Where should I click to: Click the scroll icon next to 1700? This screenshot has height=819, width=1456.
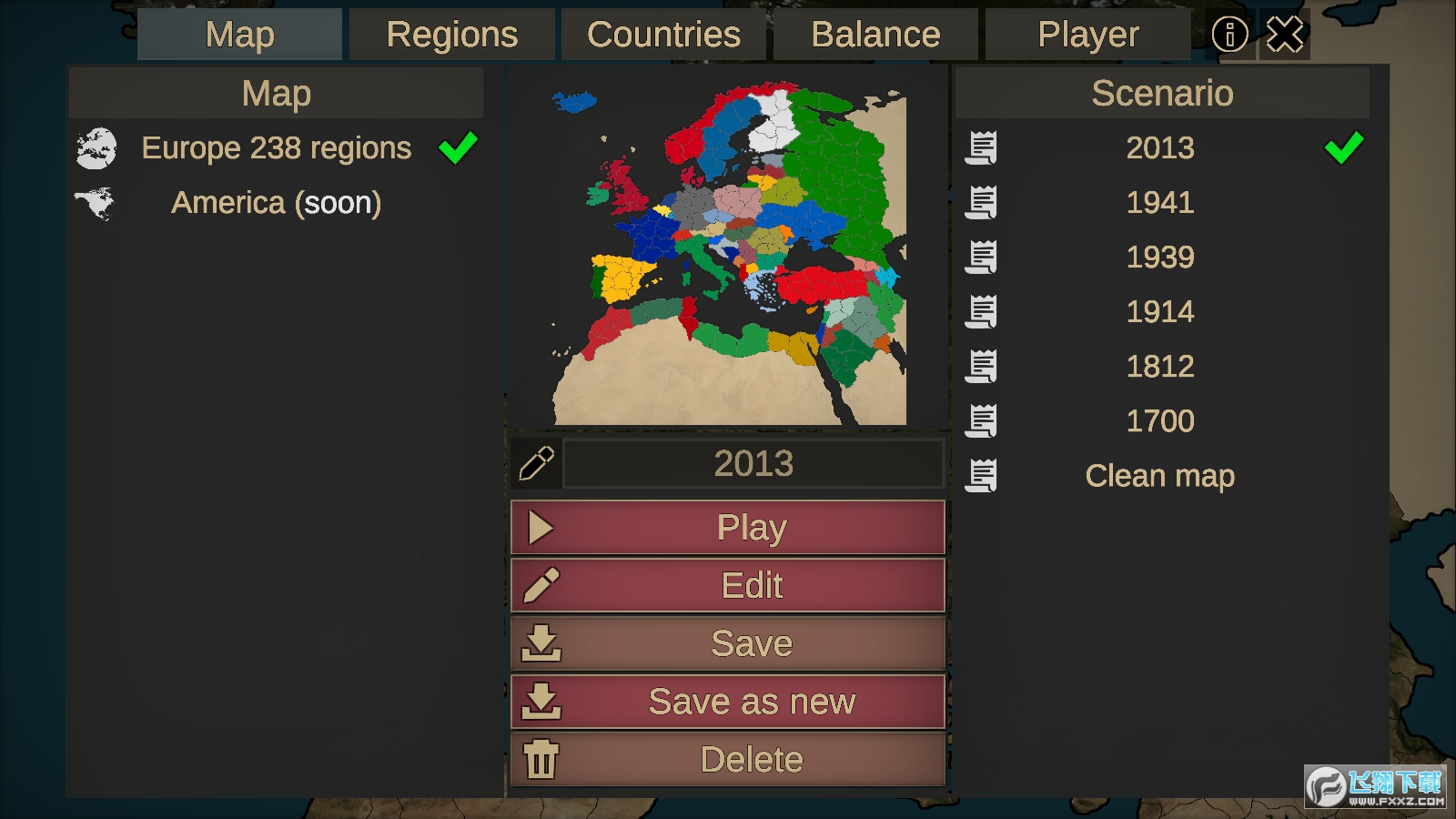coord(984,420)
